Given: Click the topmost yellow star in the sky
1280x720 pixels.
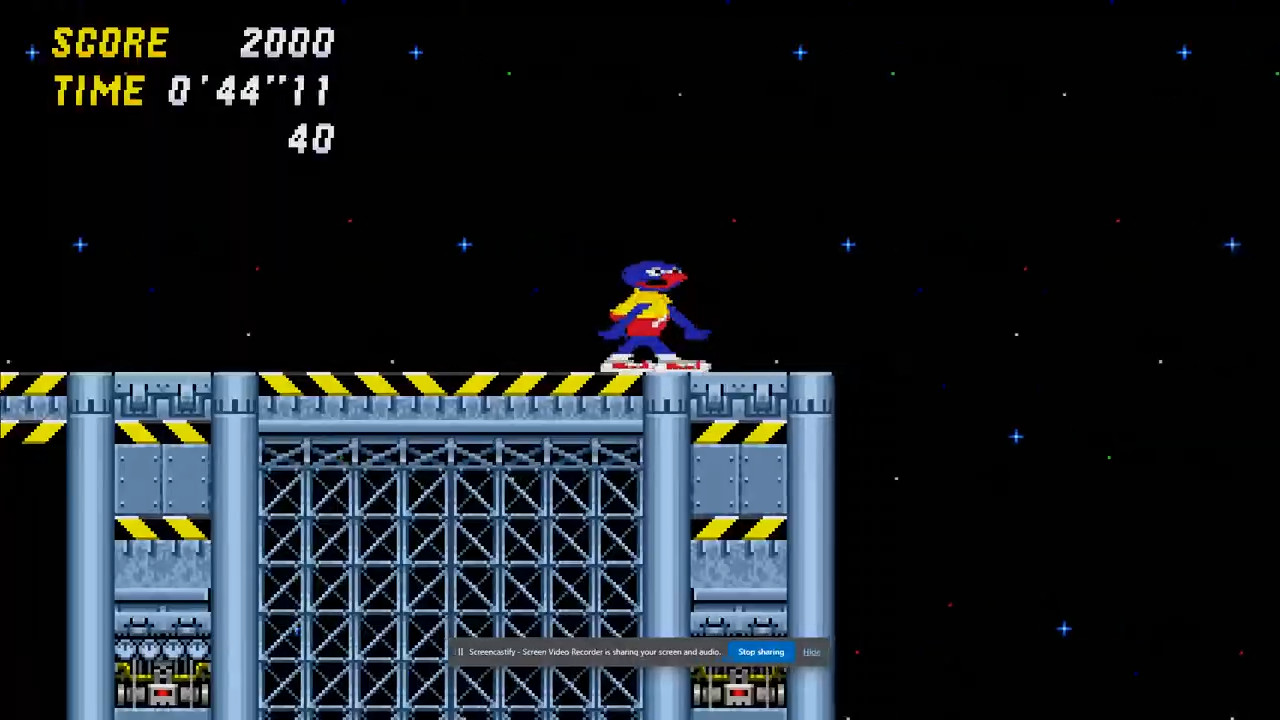Looking at the screenshot, I should 416,52.
